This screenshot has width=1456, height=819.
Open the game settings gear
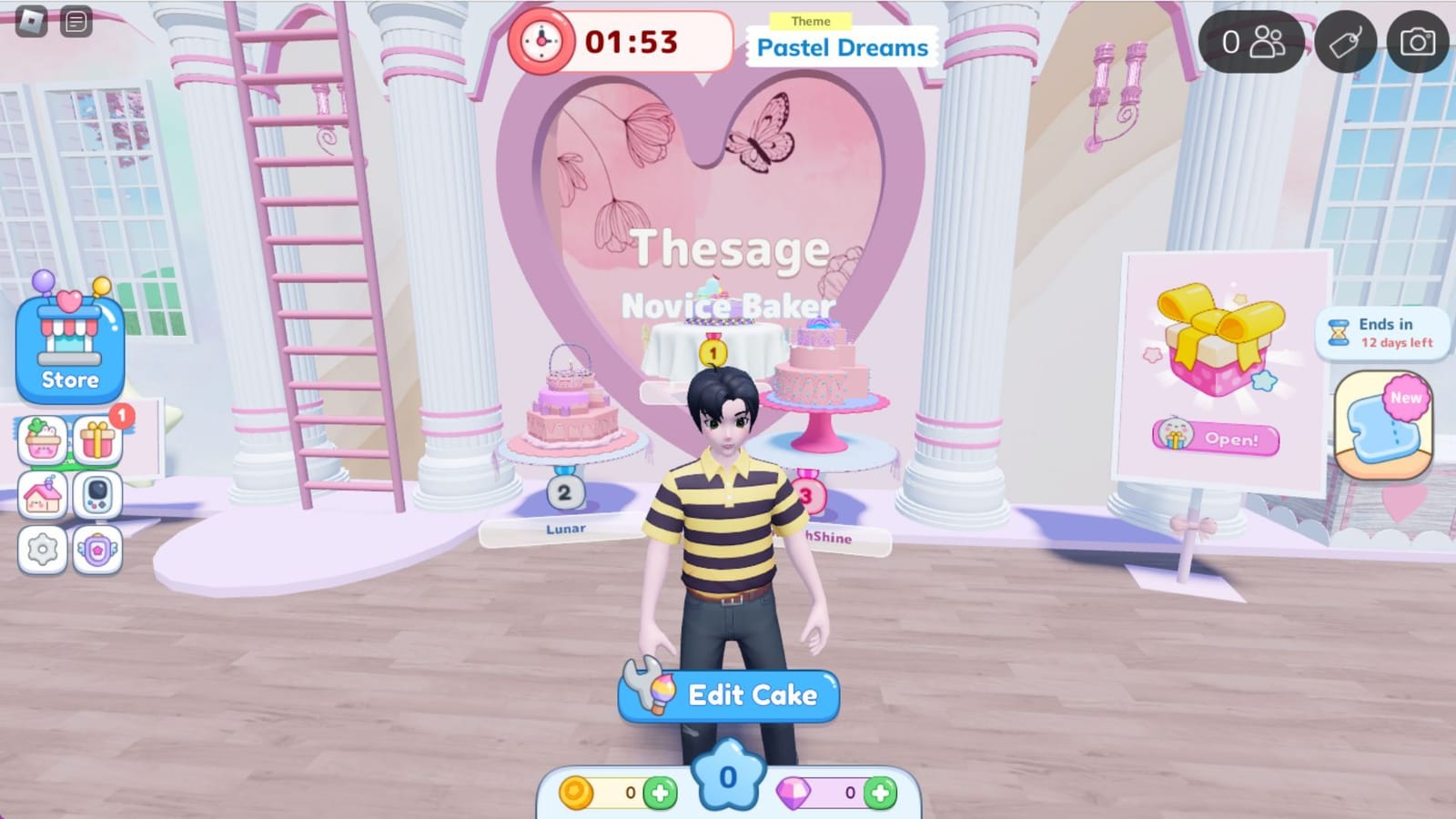41,548
